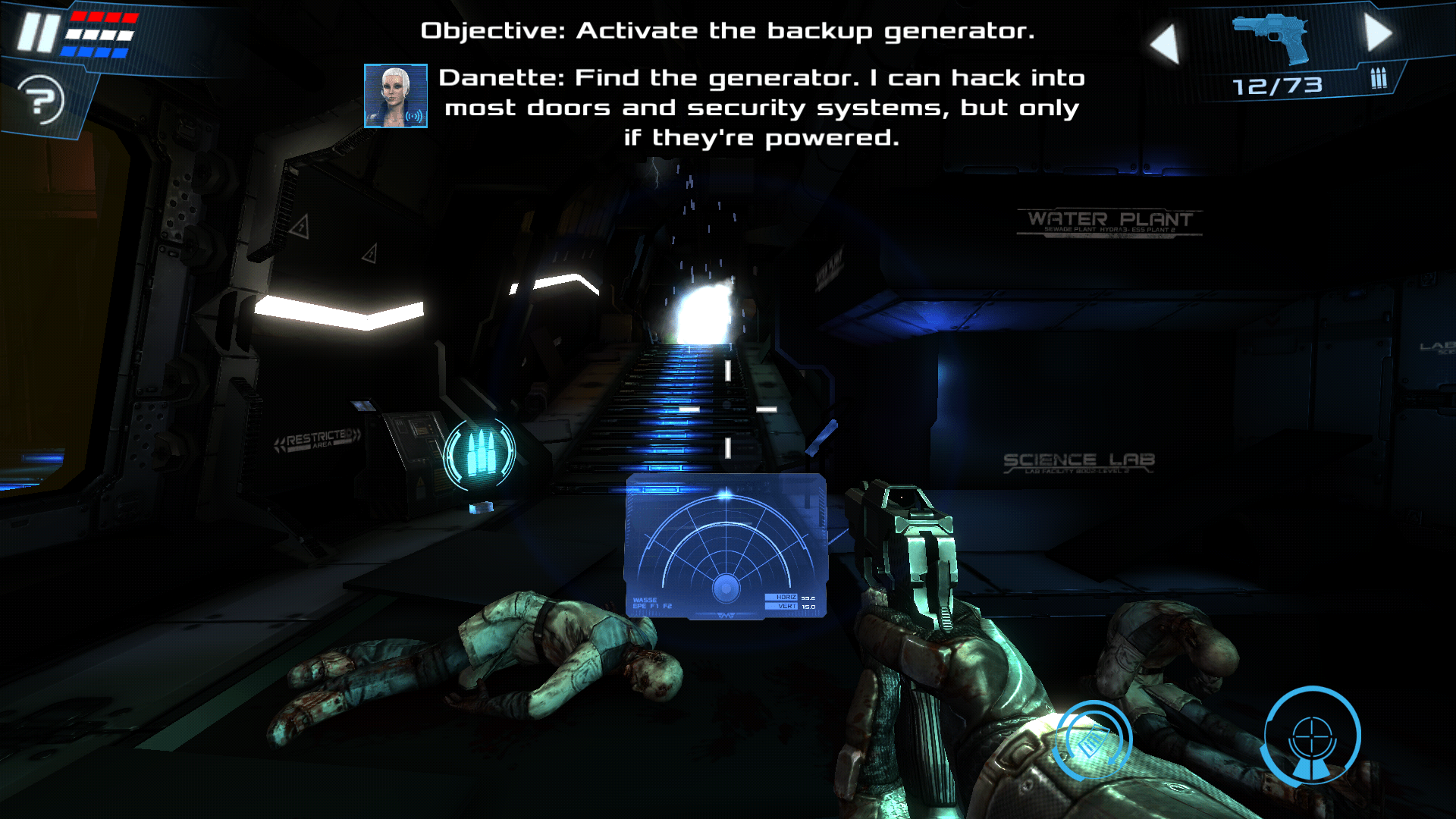Switch to the next weapon arrow
Screen dimensions: 1456x819
[x=1378, y=33]
